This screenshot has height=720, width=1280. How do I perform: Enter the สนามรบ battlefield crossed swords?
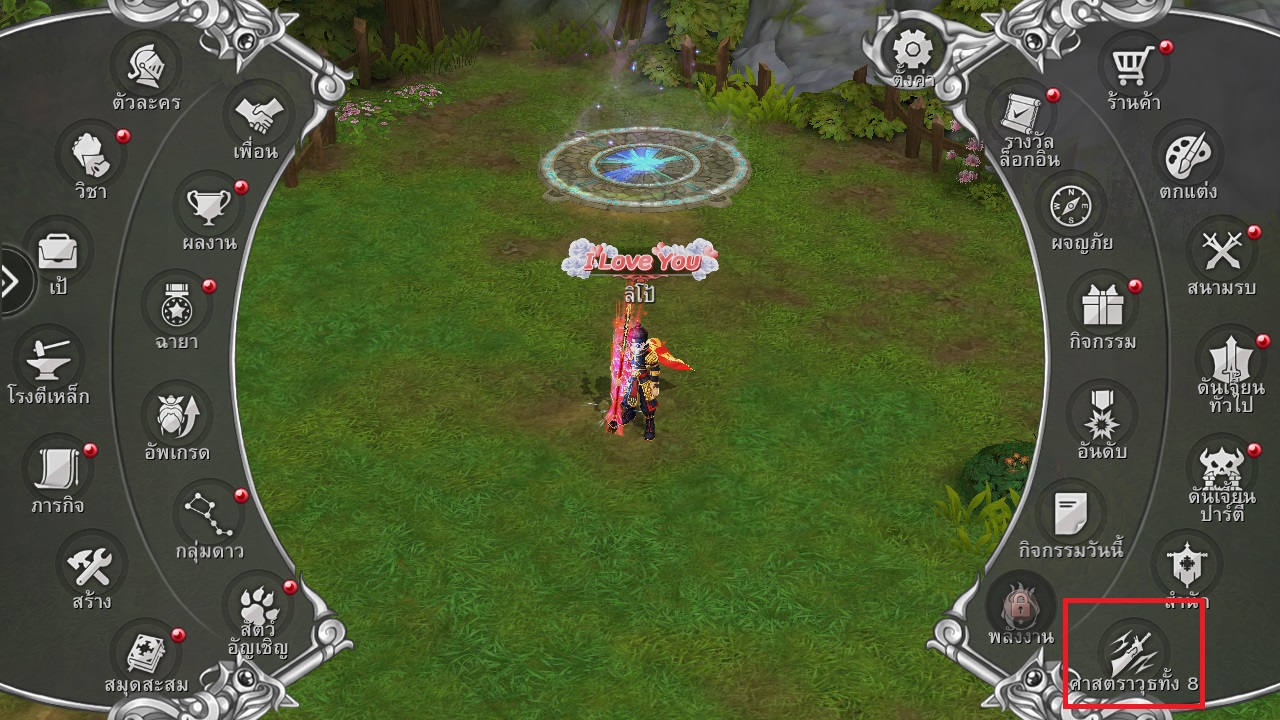(x=1222, y=251)
